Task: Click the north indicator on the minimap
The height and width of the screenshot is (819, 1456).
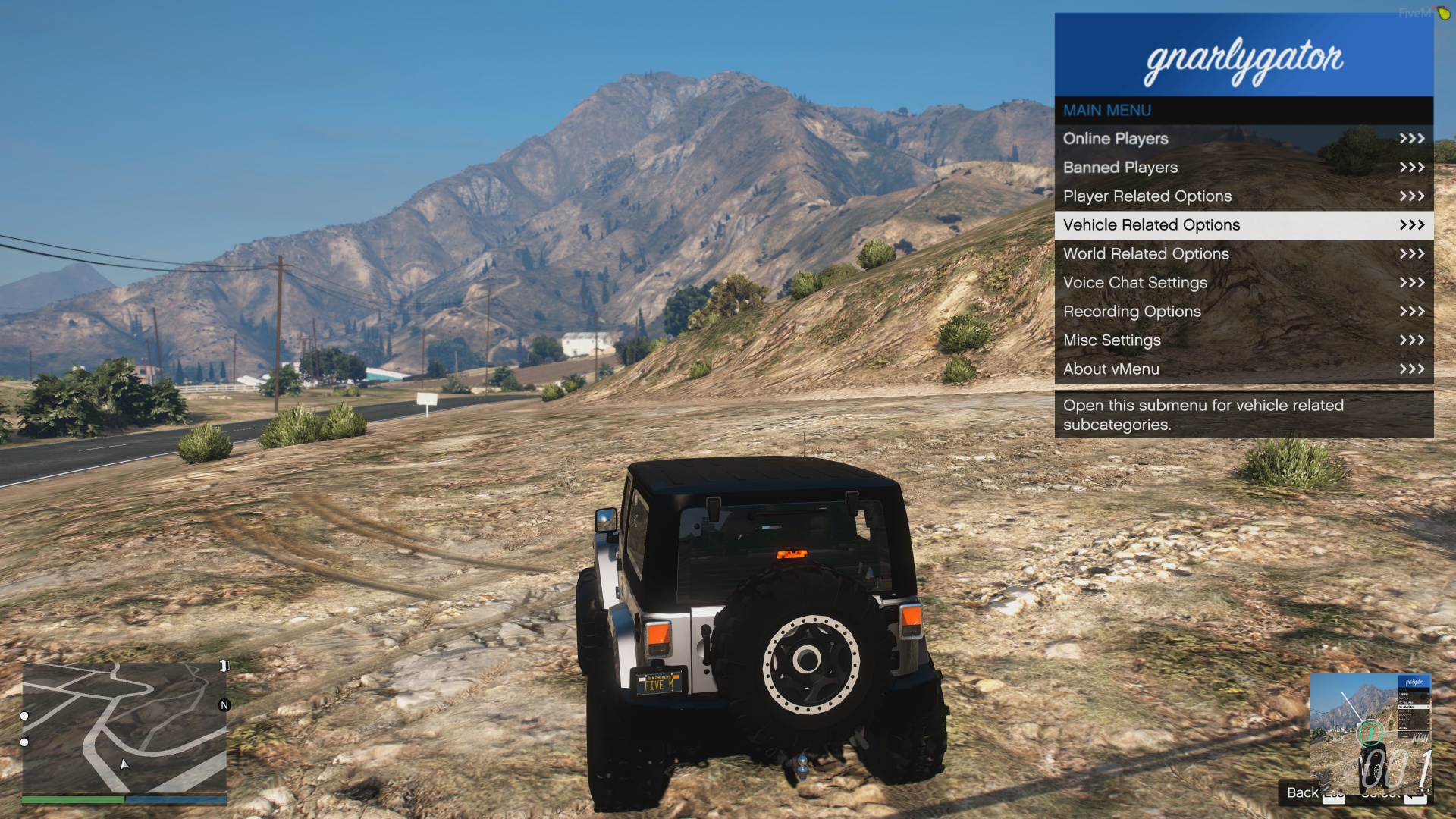Action: 224,707
